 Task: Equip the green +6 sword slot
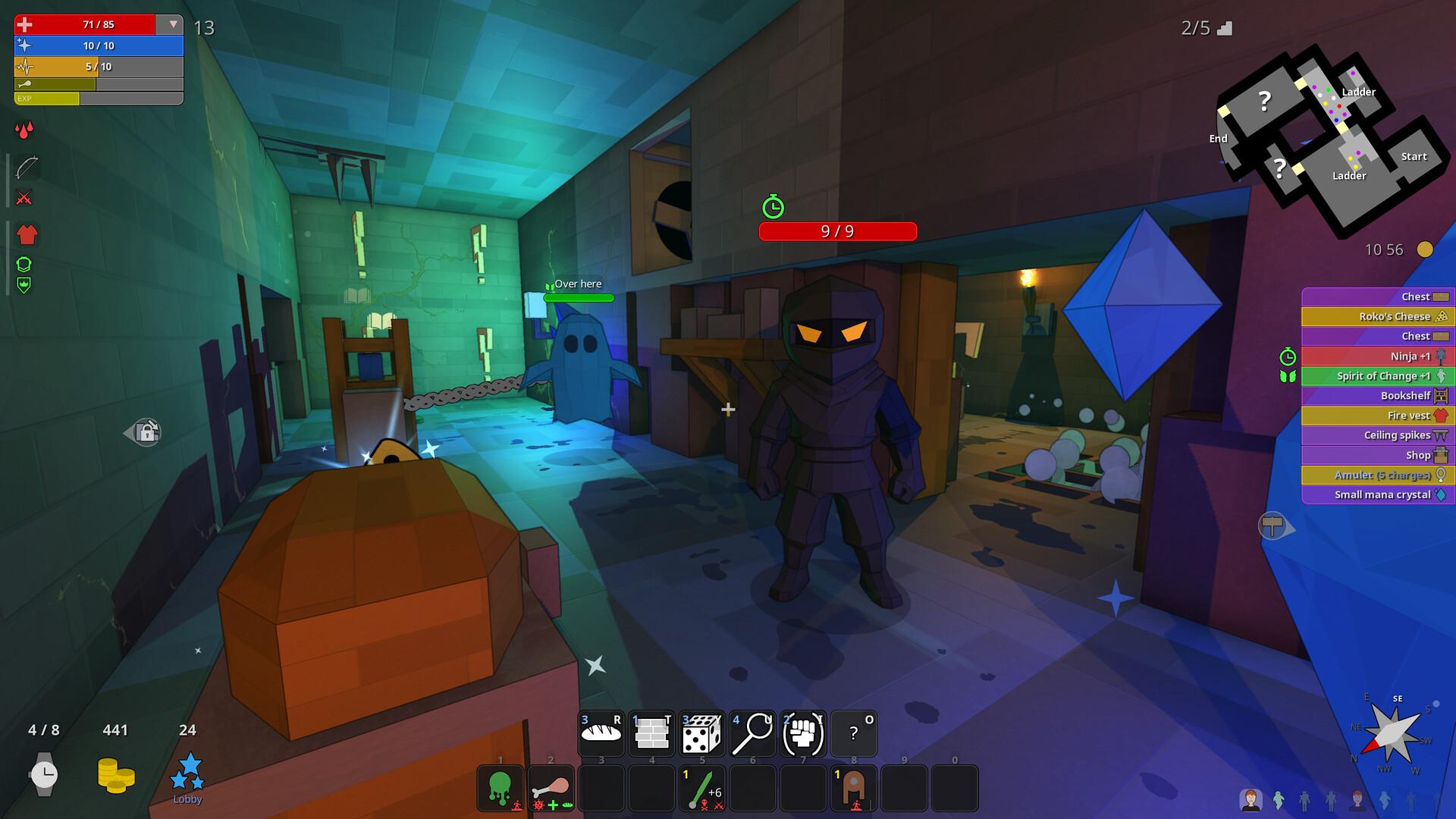(x=702, y=788)
